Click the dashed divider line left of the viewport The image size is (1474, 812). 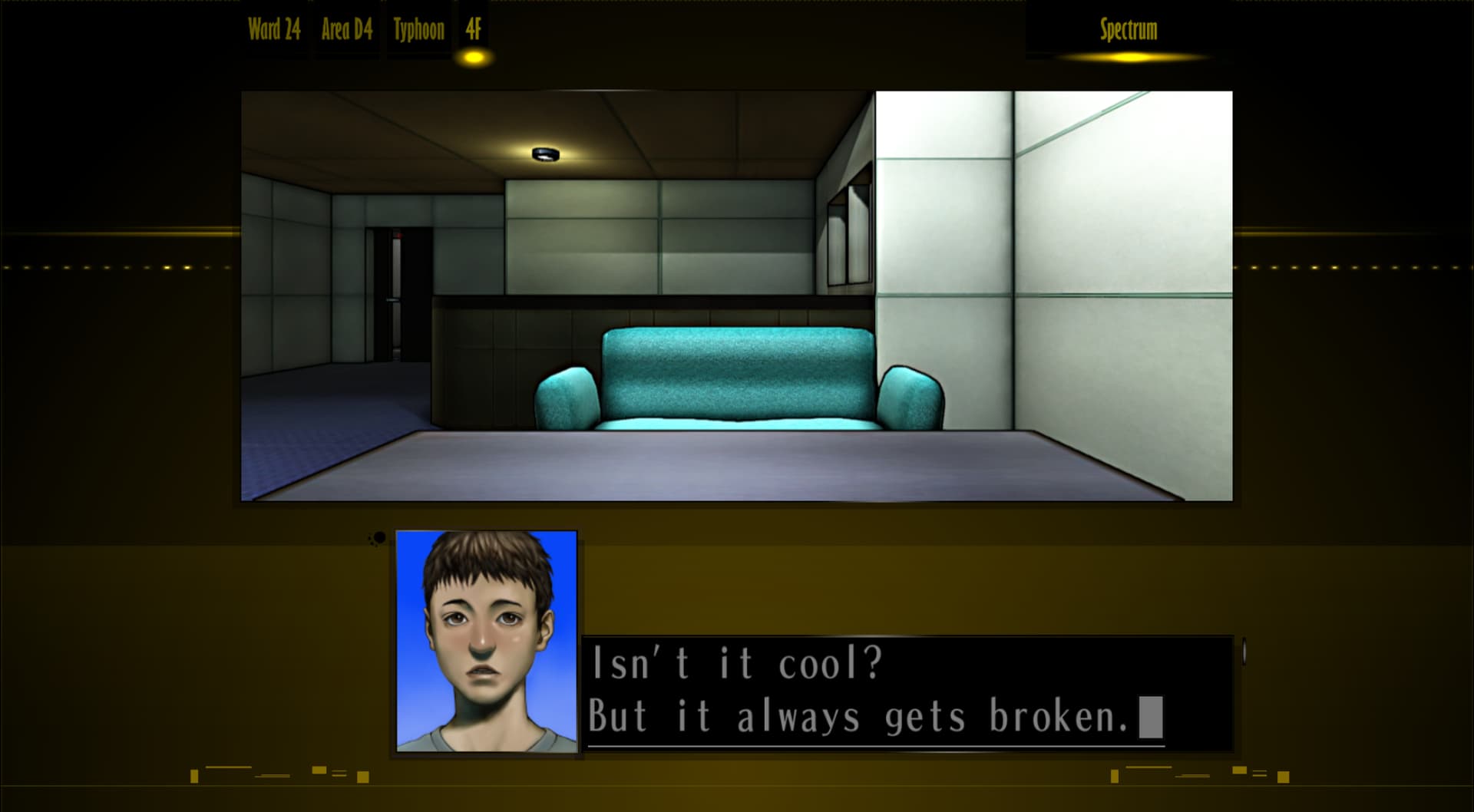point(115,266)
